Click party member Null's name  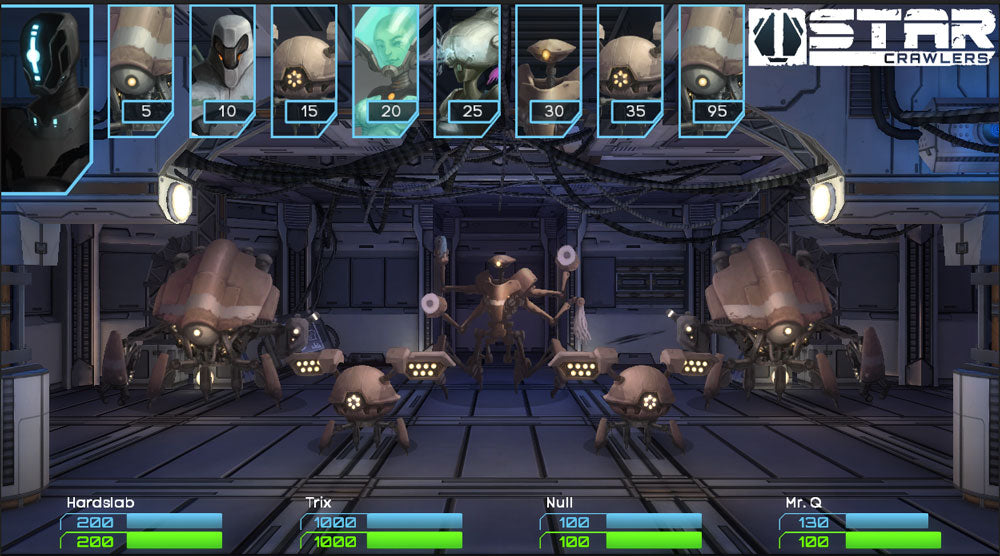559,503
